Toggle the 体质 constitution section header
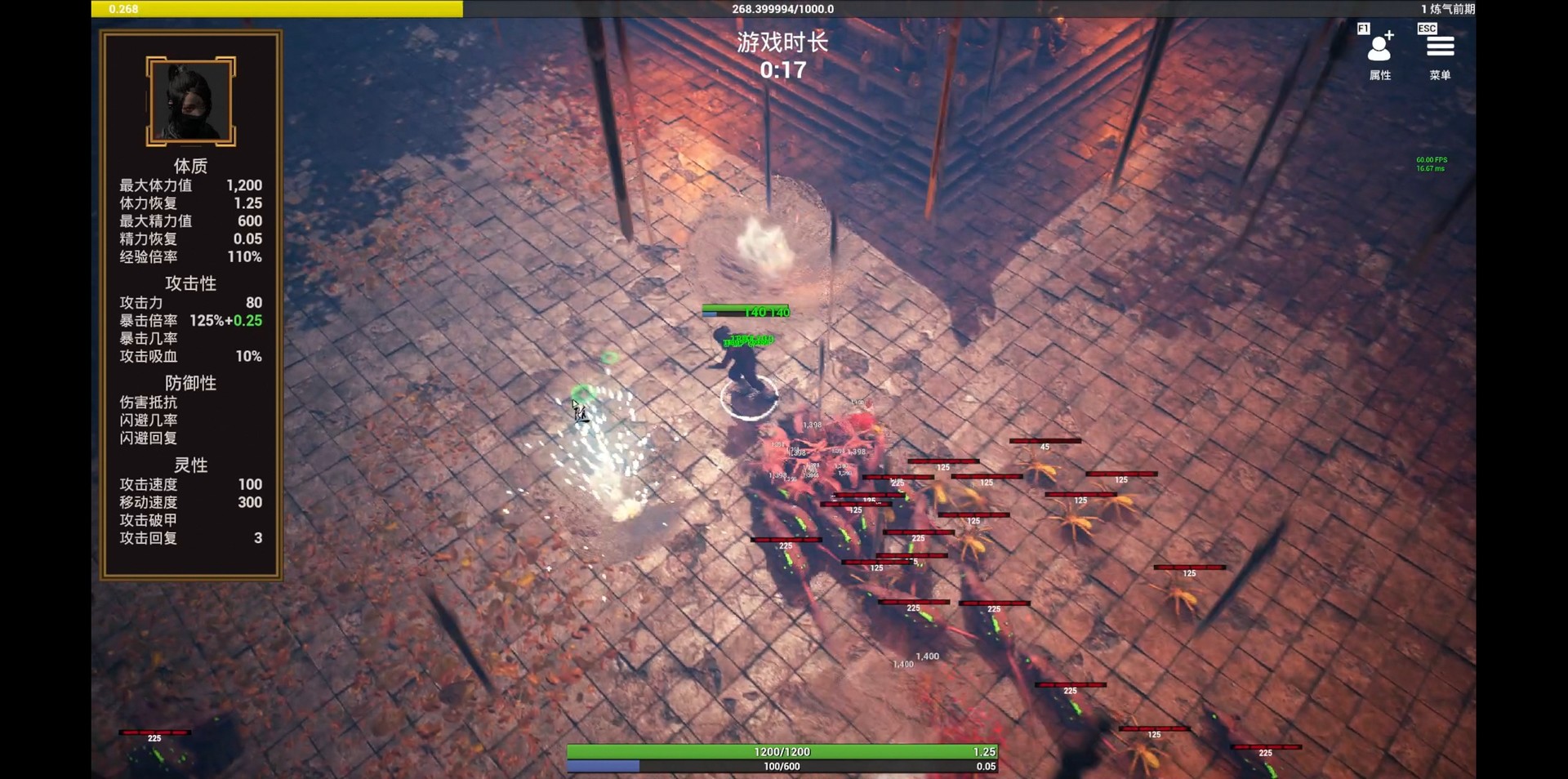Image resolution: width=1568 pixels, height=779 pixels. tap(189, 166)
